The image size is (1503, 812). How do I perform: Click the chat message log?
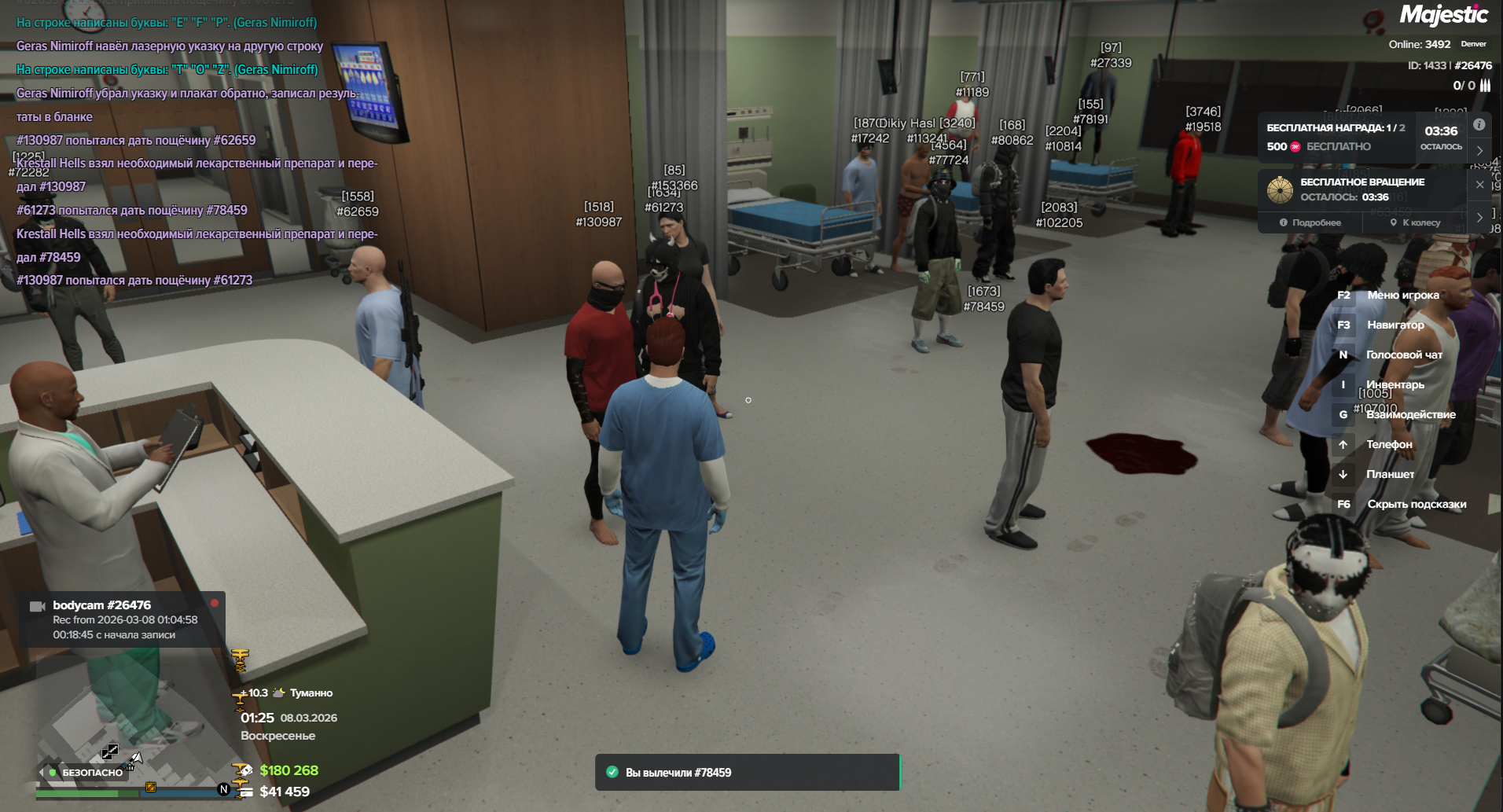(197, 149)
